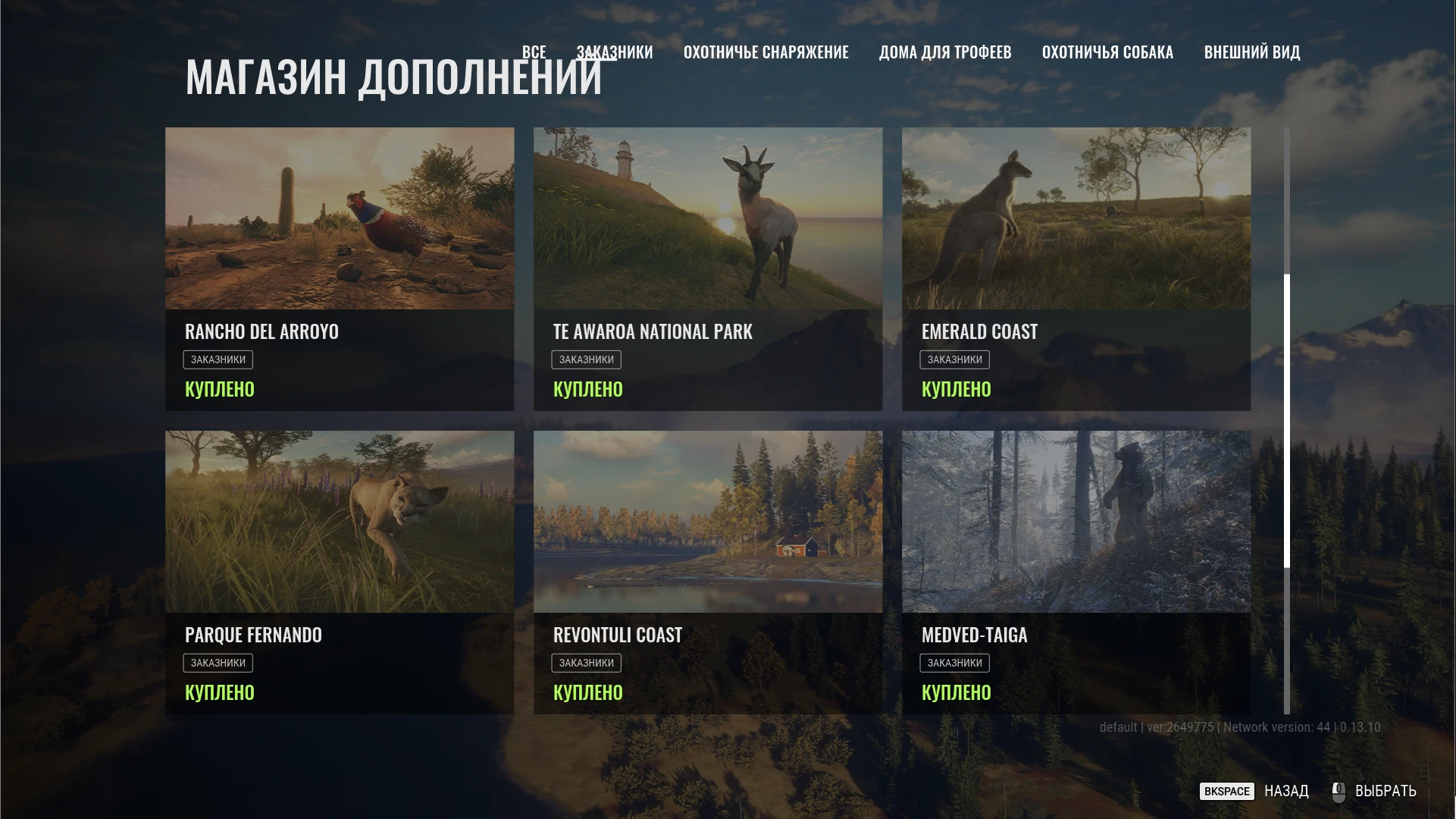Click the ЗАКАЗНИКИ tag under Rancho del Arroyo
Viewport: 1456px width, 819px height.
point(219,359)
